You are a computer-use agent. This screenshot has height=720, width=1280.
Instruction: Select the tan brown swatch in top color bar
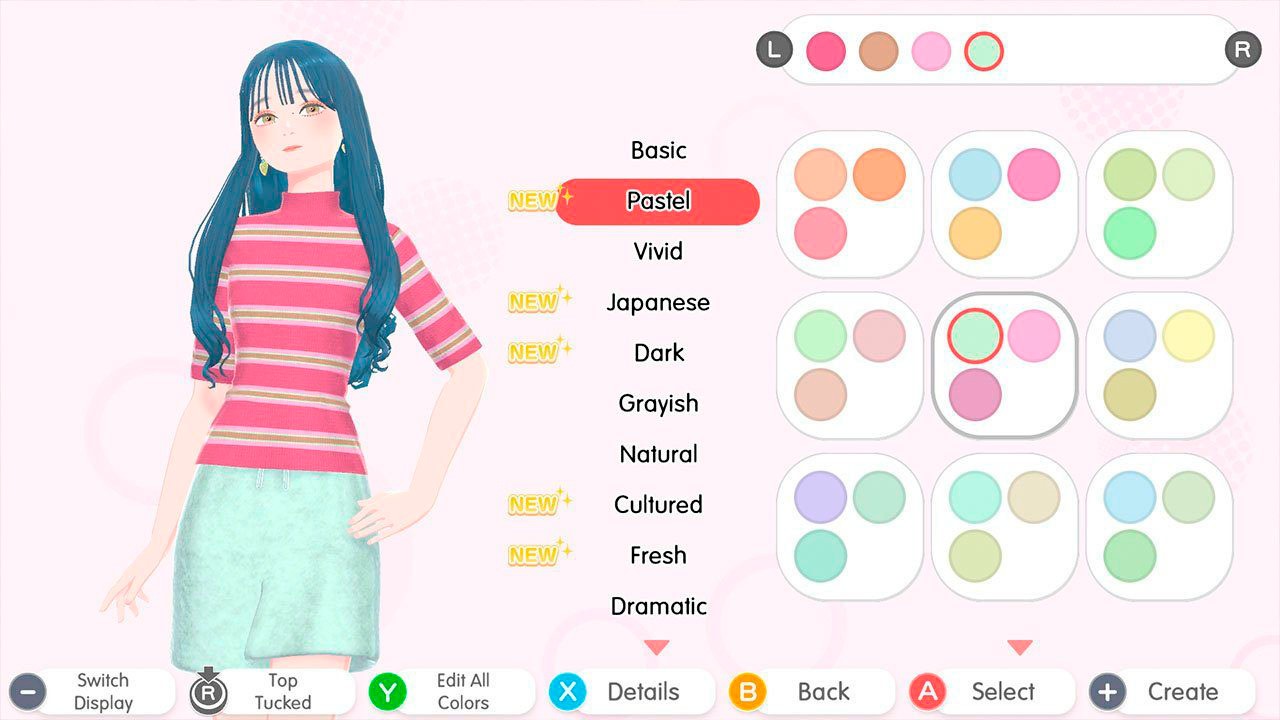[x=878, y=51]
